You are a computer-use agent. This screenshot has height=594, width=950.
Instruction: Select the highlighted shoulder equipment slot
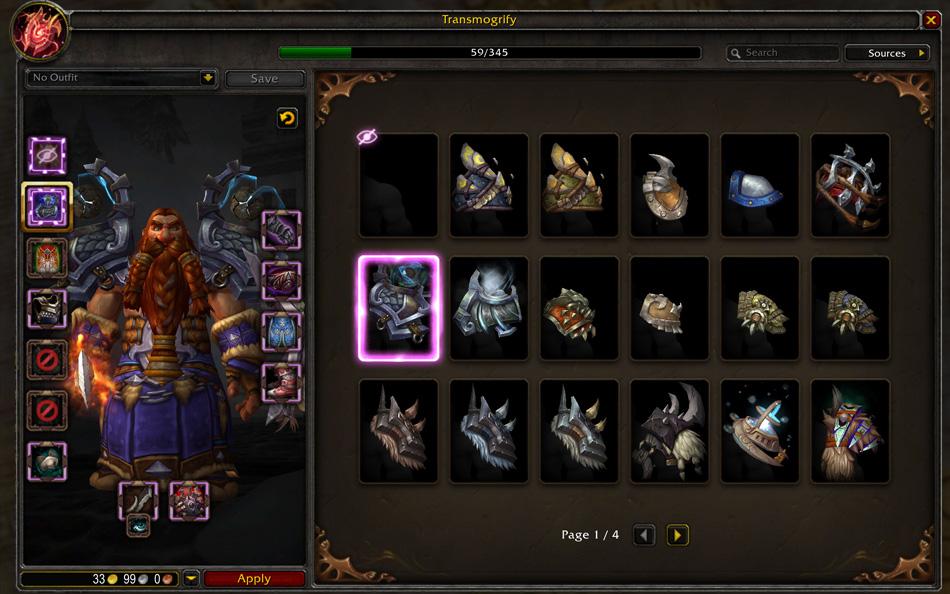[x=47, y=206]
